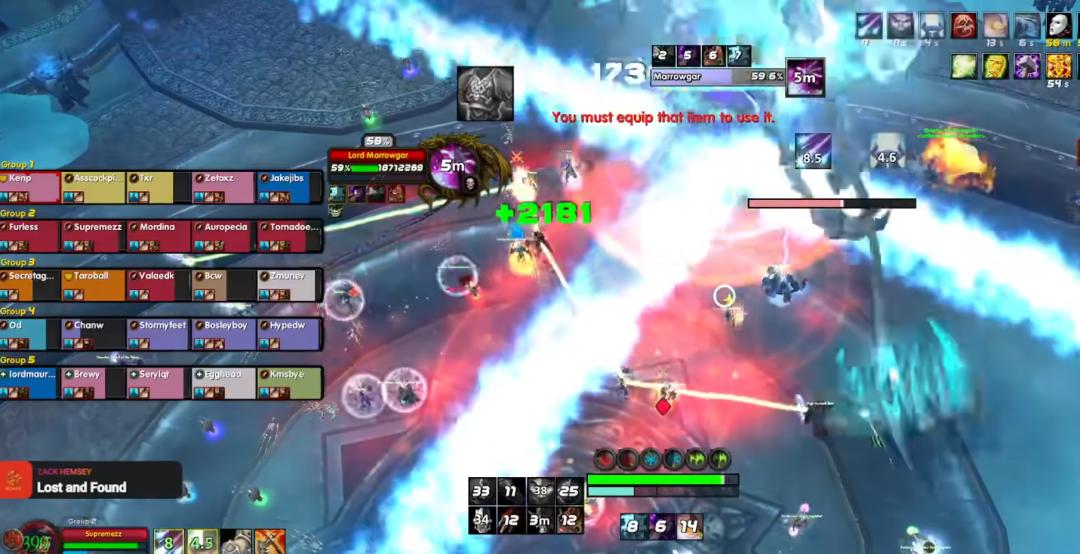Activate the cooldown icon showing 25
Image resolution: width=1080 pixels, height=554 pixels.
[x=569, y=491]
